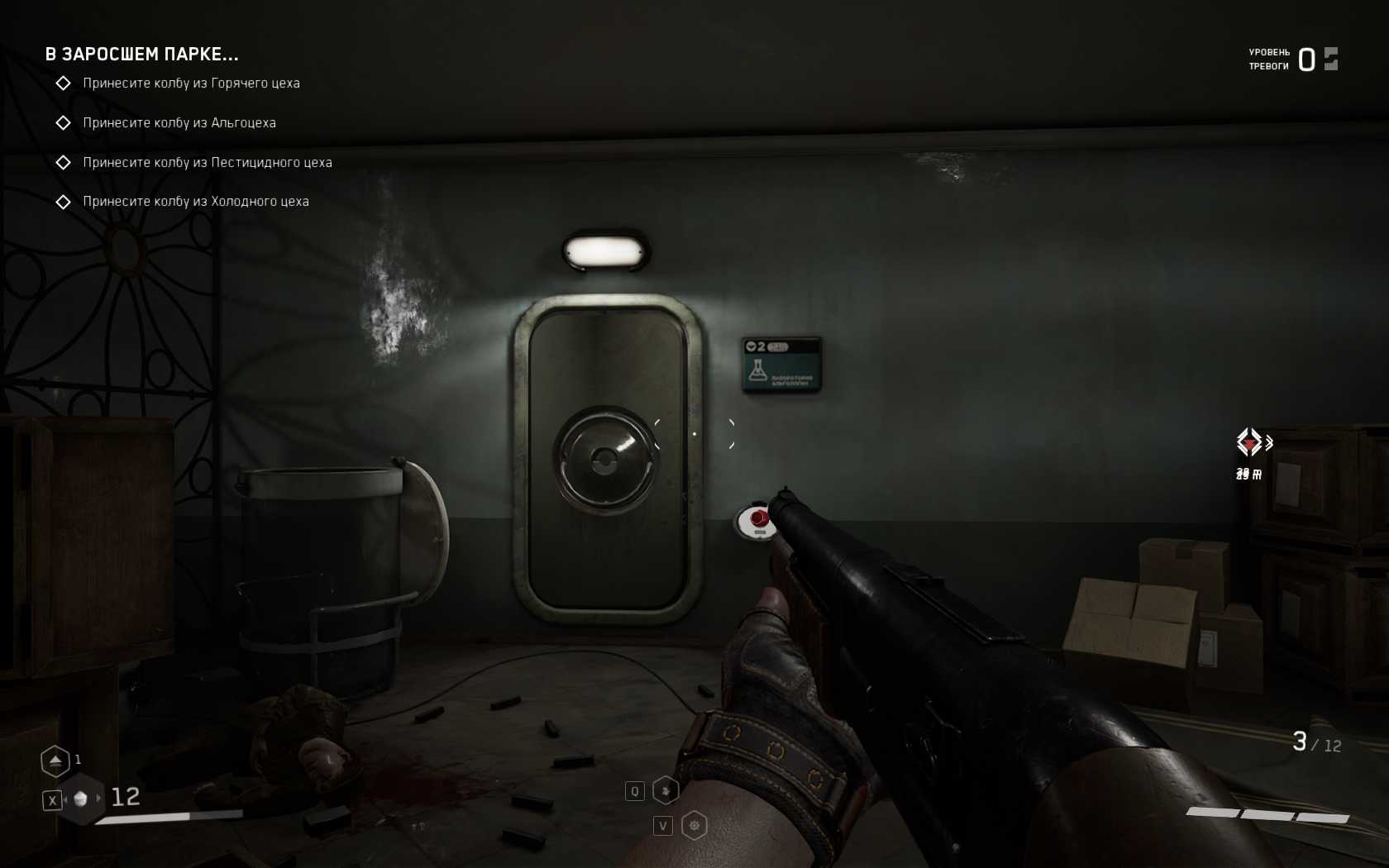Click the objective waypoint marker
Screen dimensions: 1389x868
tap(1250, 442)
